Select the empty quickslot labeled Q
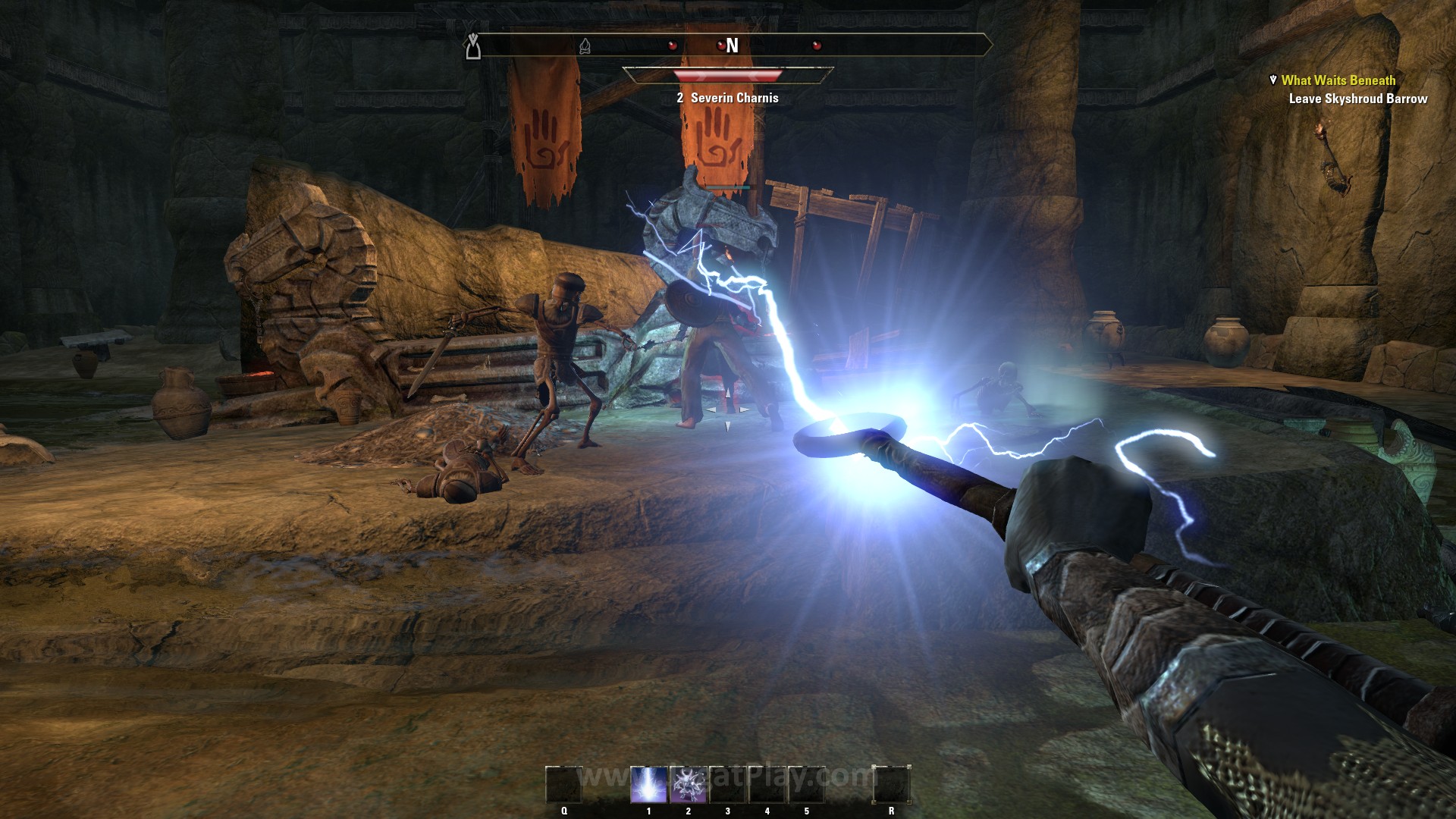Screen dimensions: 1456x819 (564, 784)
